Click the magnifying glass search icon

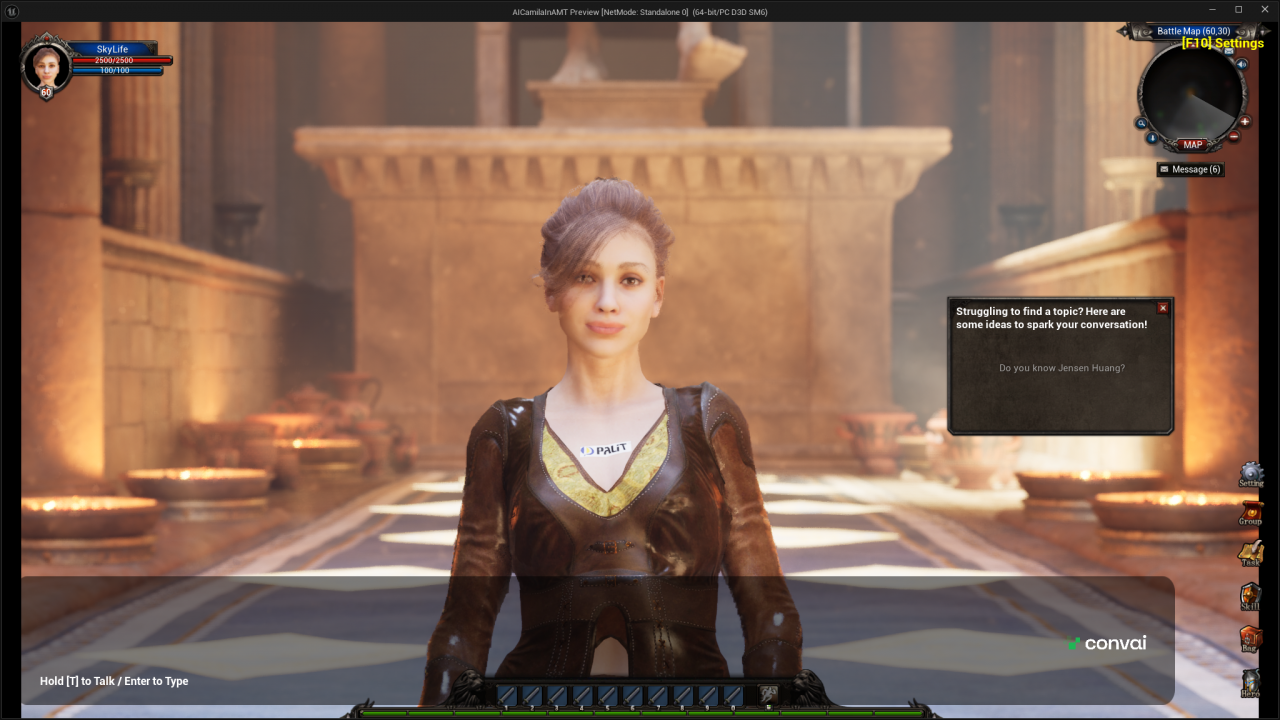point(1141,124)
